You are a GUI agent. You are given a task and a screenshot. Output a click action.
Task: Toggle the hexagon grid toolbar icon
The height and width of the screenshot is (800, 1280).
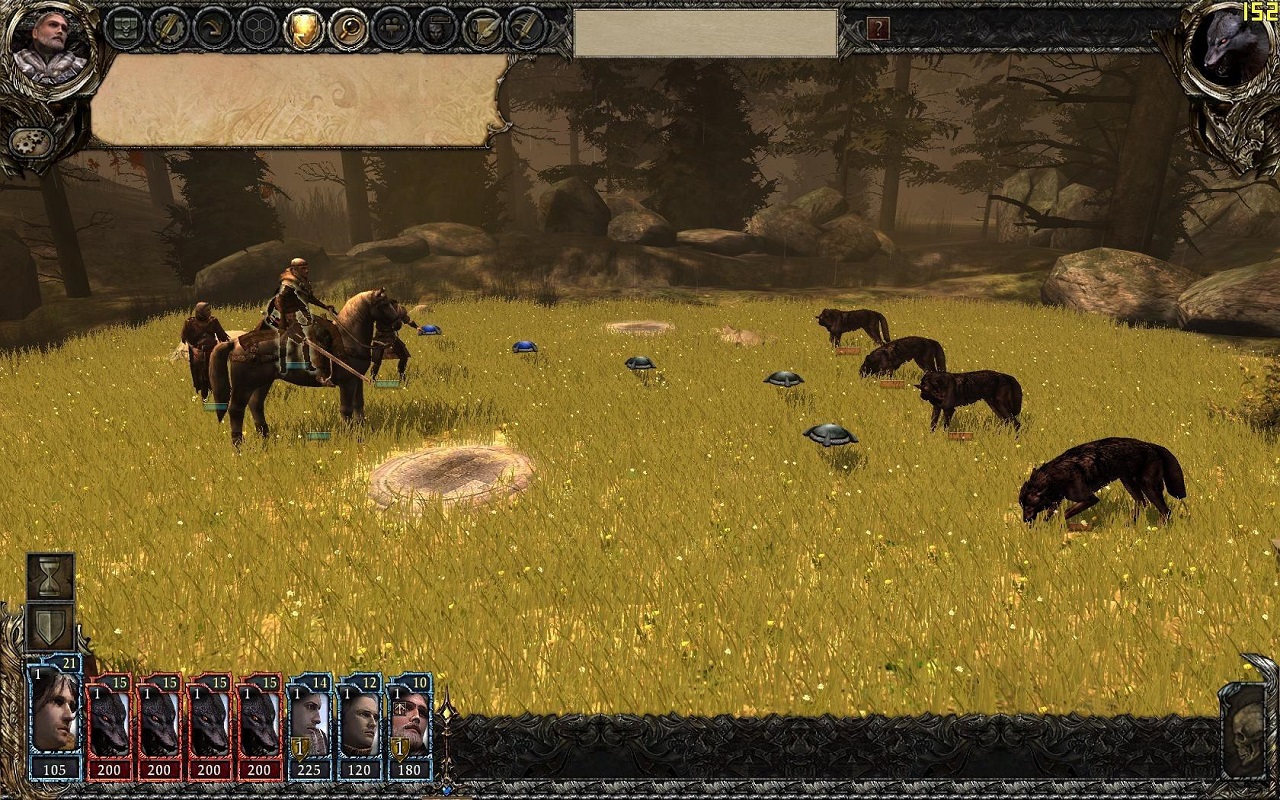coord(259,28)
